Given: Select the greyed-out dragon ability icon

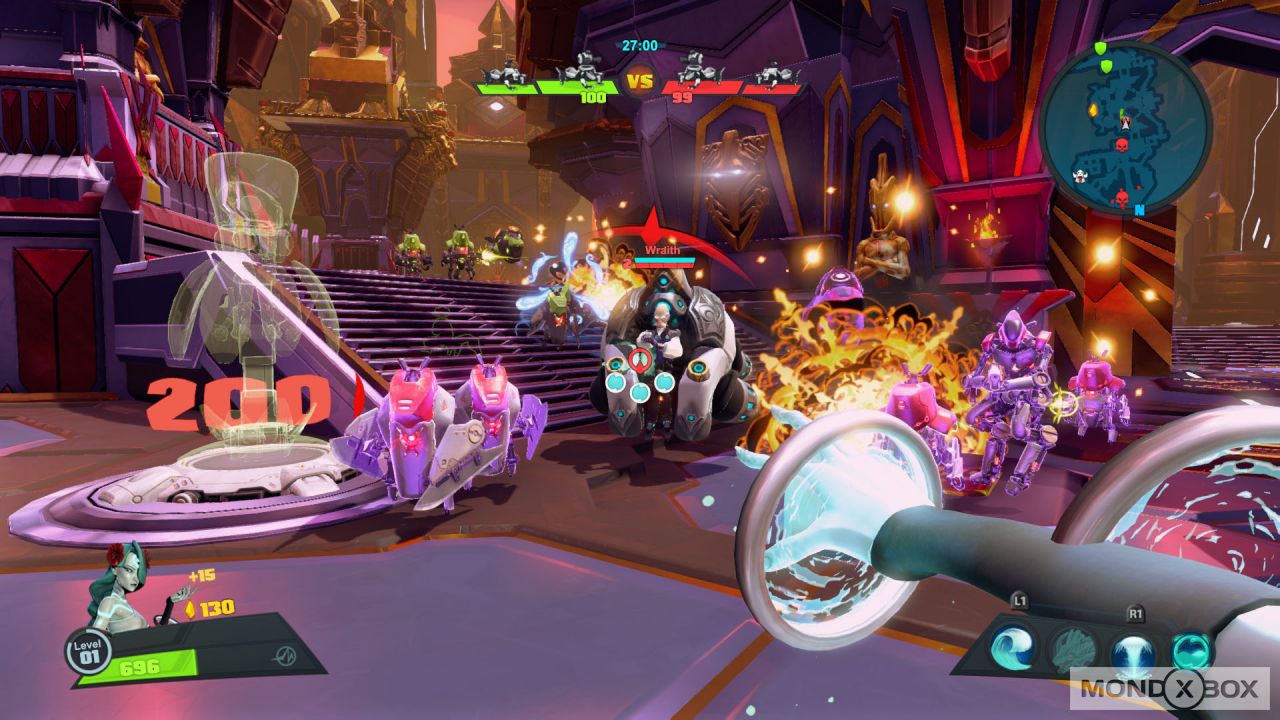Looking at the screenshot, I should [x=1071, y=649].
